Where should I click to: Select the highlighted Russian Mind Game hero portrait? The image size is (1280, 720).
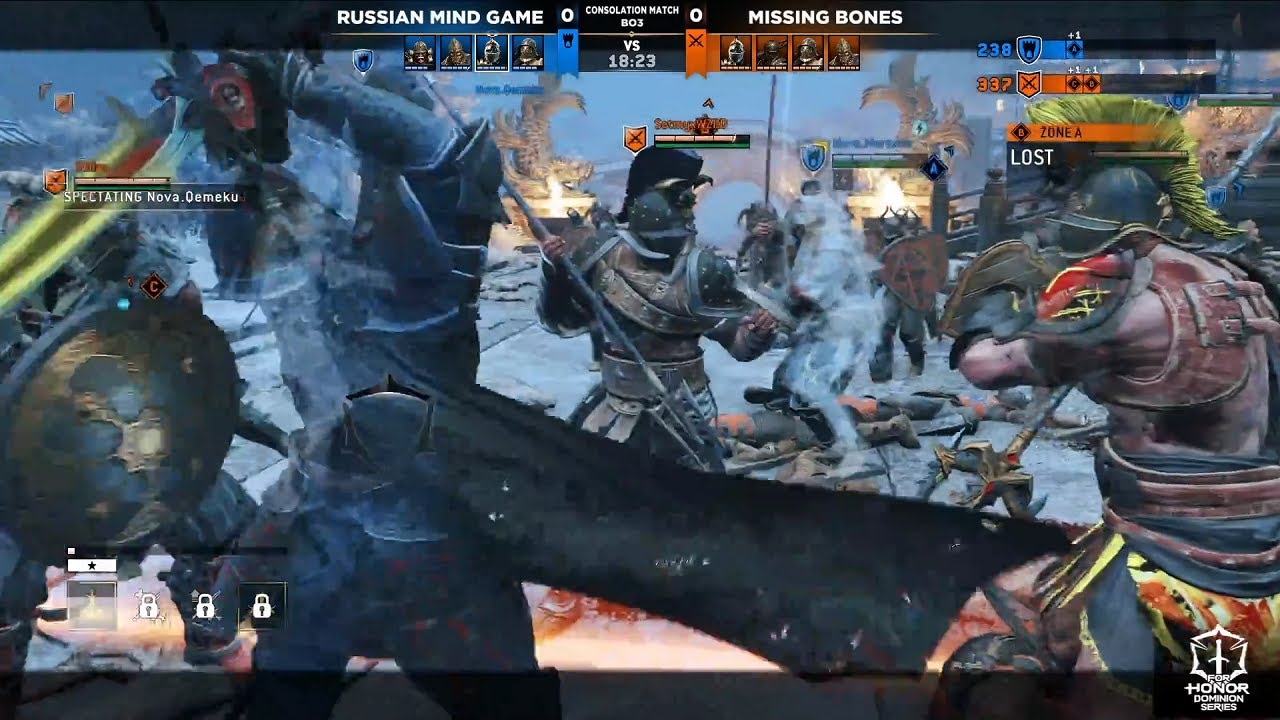pyautogui.click(x=491, y=52)
